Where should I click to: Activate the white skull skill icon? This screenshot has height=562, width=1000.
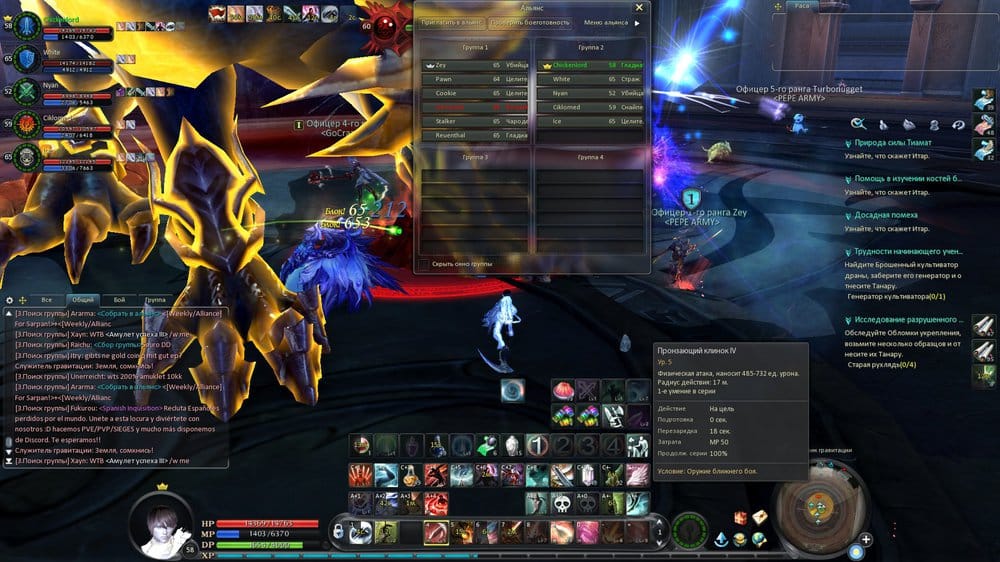coord(561,502)
